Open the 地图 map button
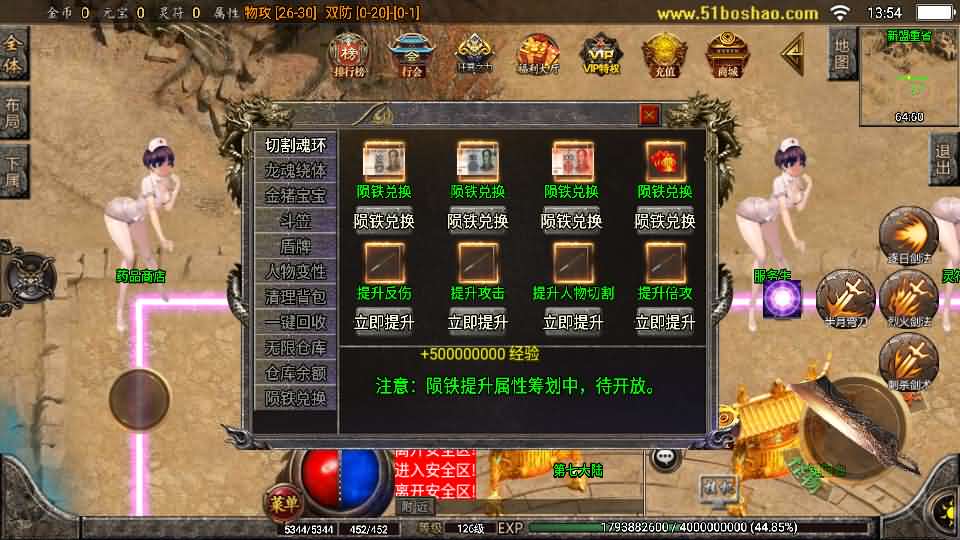Viewport: 960px width, 540px height. click(x=842, y=54)
